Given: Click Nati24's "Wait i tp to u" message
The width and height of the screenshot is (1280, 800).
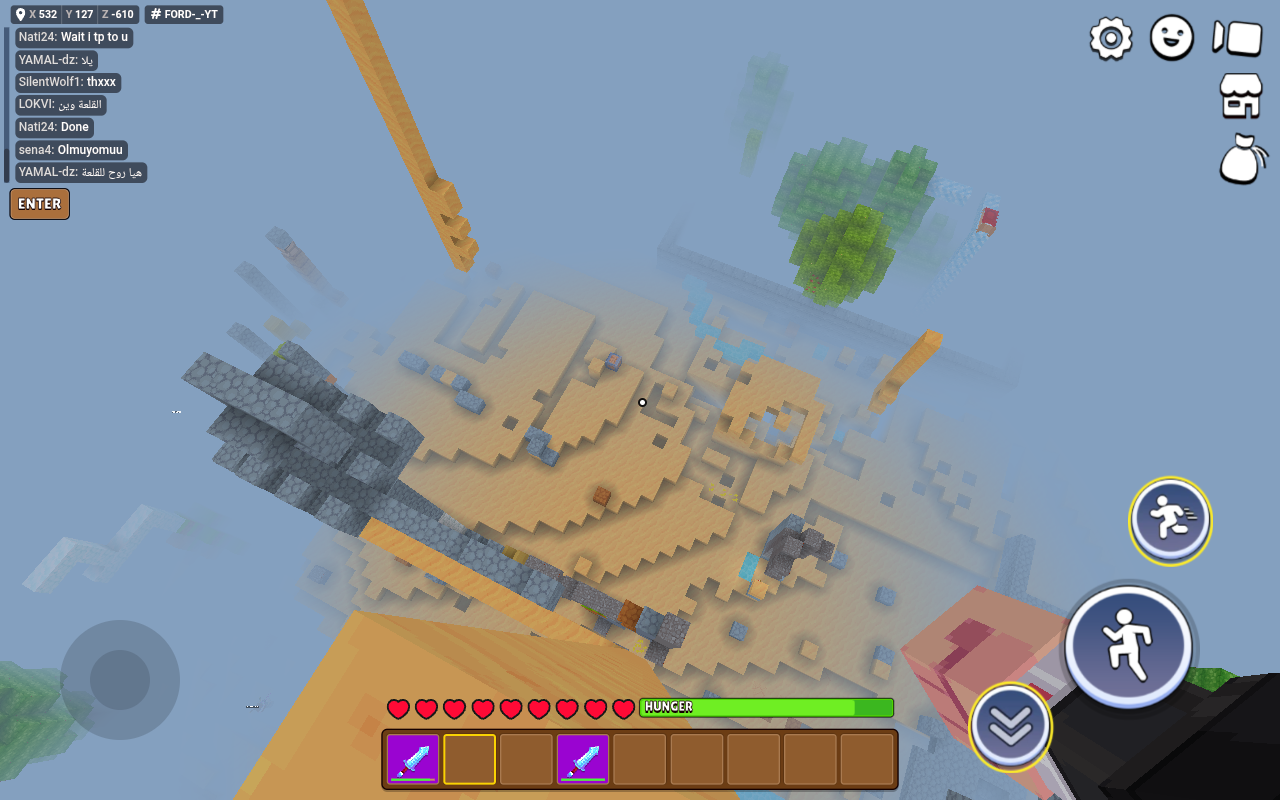Looking at the screenshot, I should 74,37.
